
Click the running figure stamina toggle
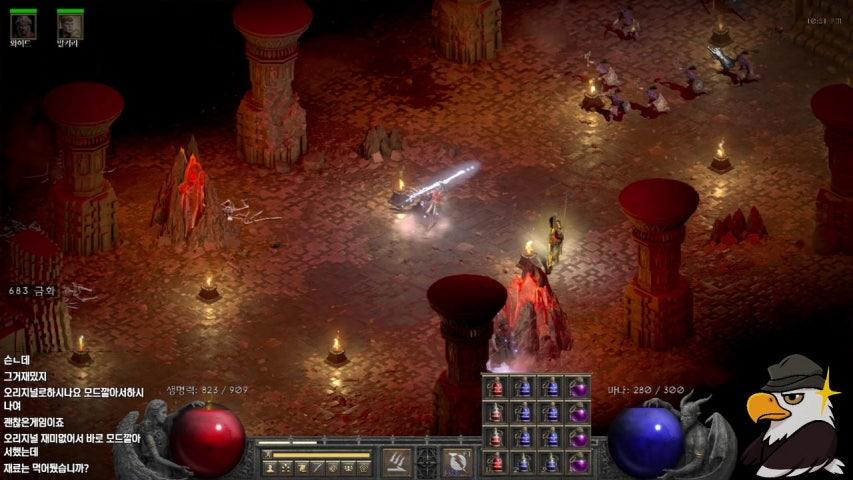[269, 455]
